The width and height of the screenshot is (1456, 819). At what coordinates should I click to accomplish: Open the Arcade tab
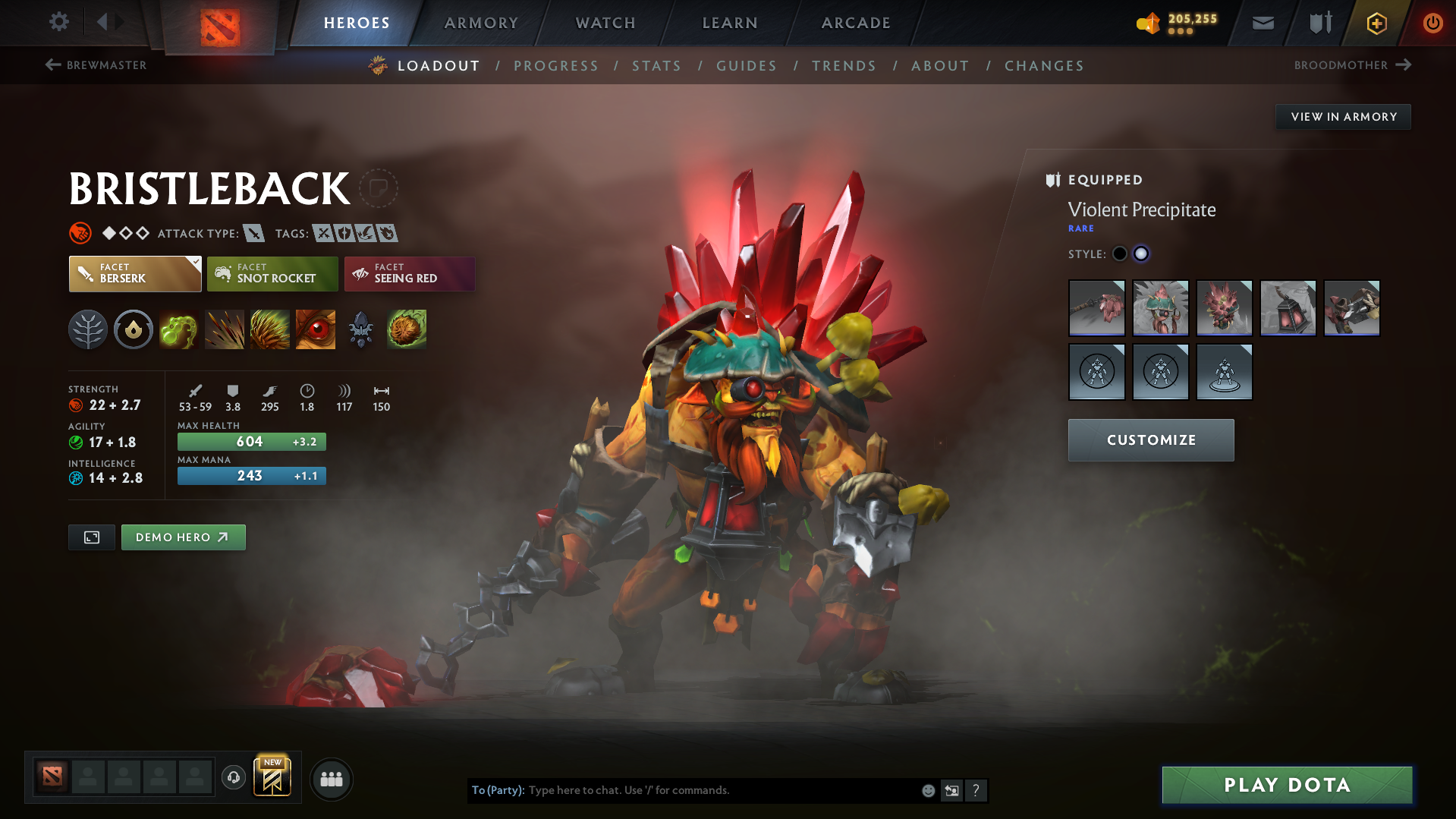856,23
